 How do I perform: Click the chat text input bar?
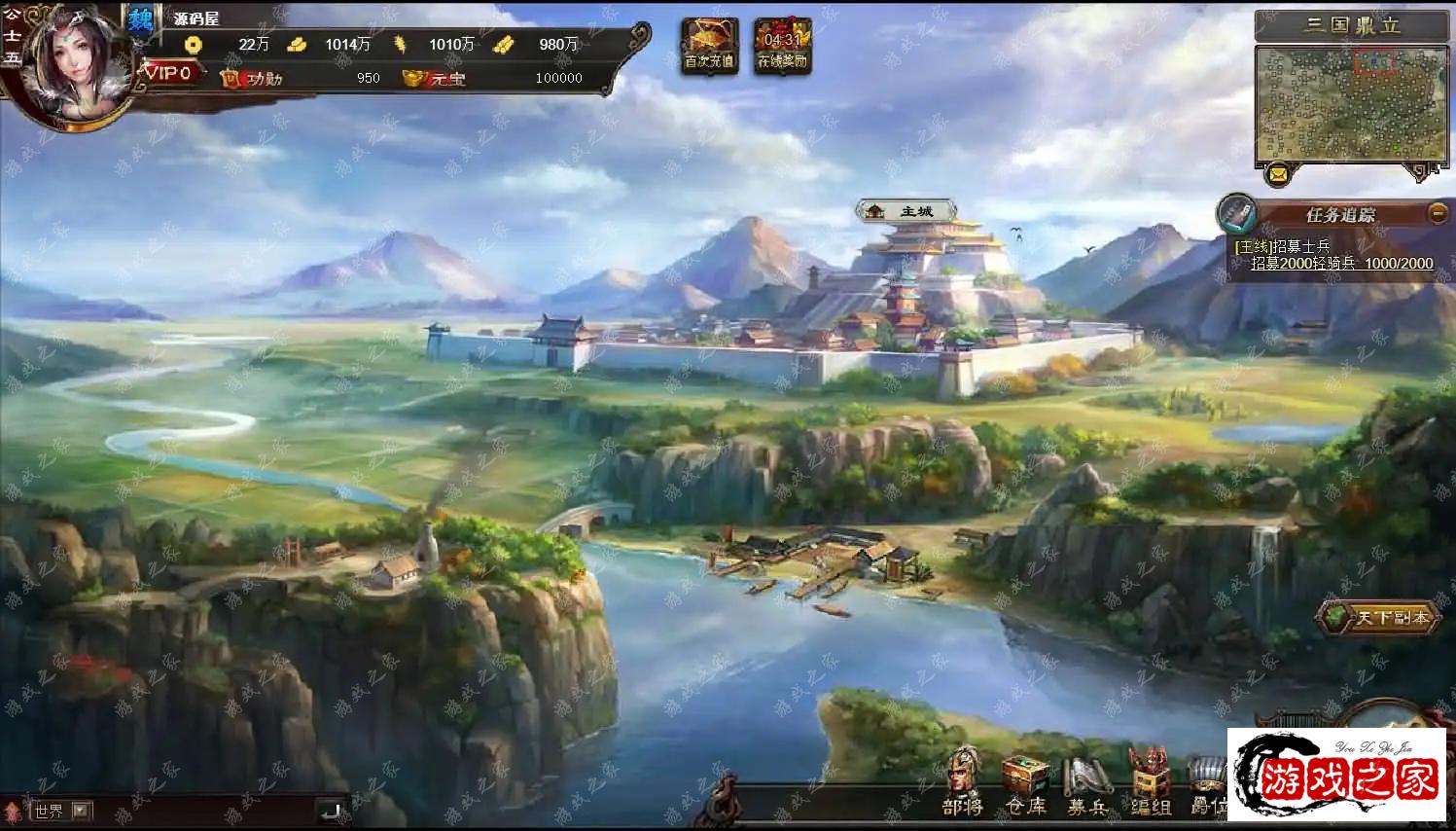[204, 810]
